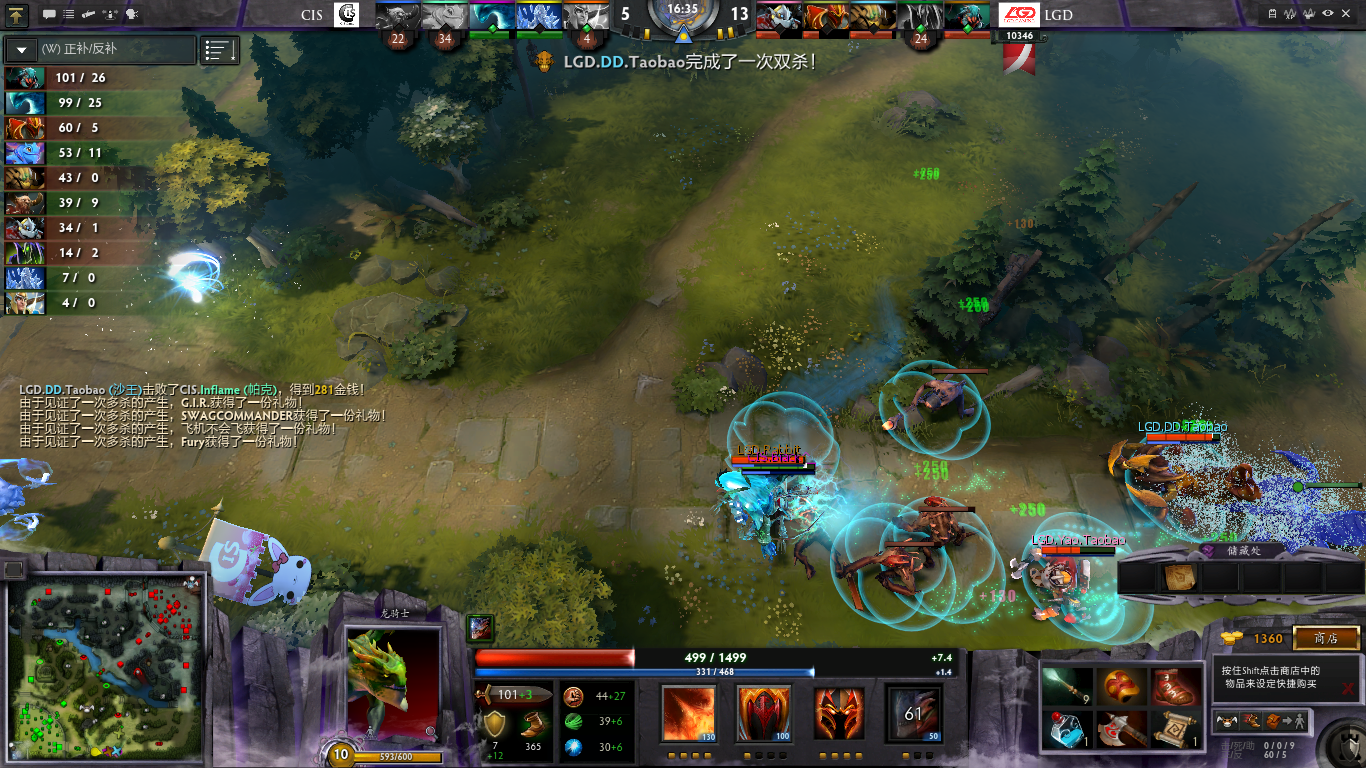
Task: Select the Dragon Knight row in stats list
Action: [x=68, y=128]
